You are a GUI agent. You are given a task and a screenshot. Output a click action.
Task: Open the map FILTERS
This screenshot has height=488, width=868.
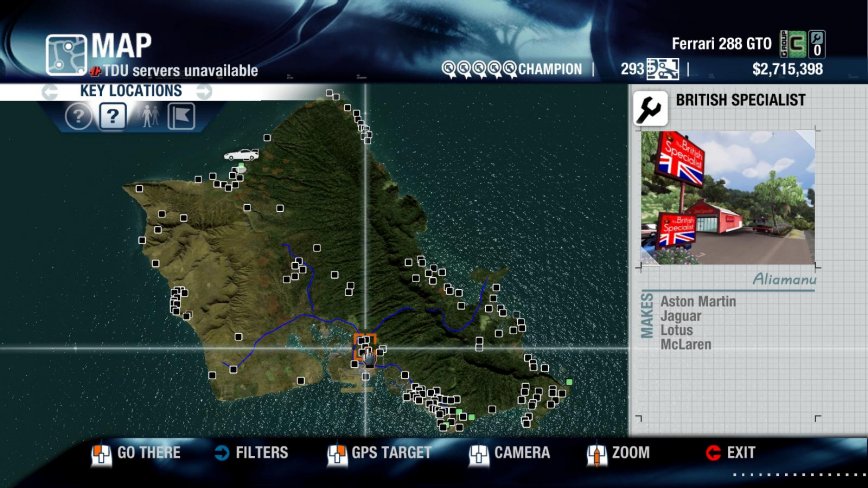tap(251, 453)
